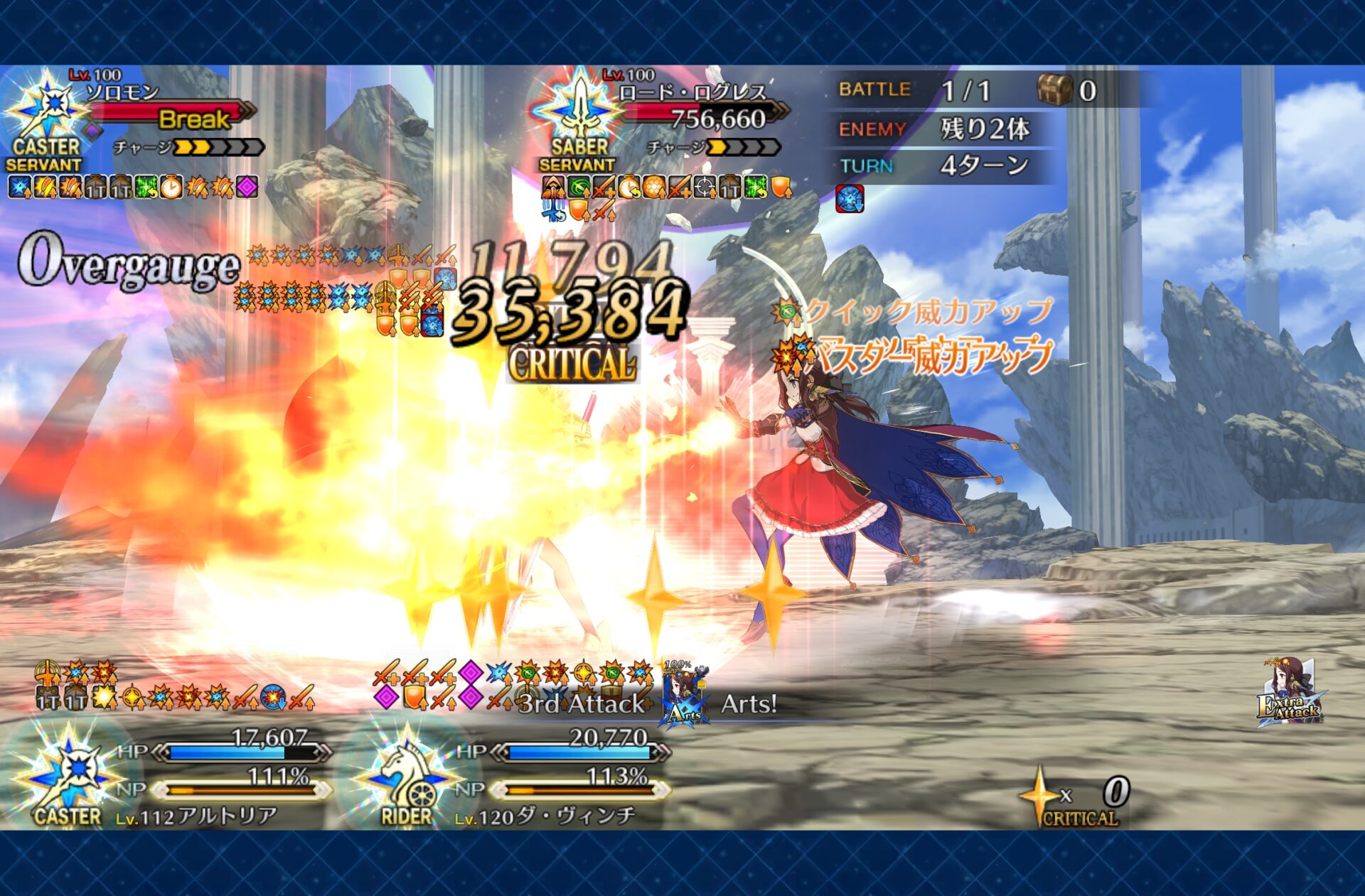The width and height of the screenshot is (1365, 896).
Task: Select Rider Da Vinci's class icon
Action: pos(407,774)
